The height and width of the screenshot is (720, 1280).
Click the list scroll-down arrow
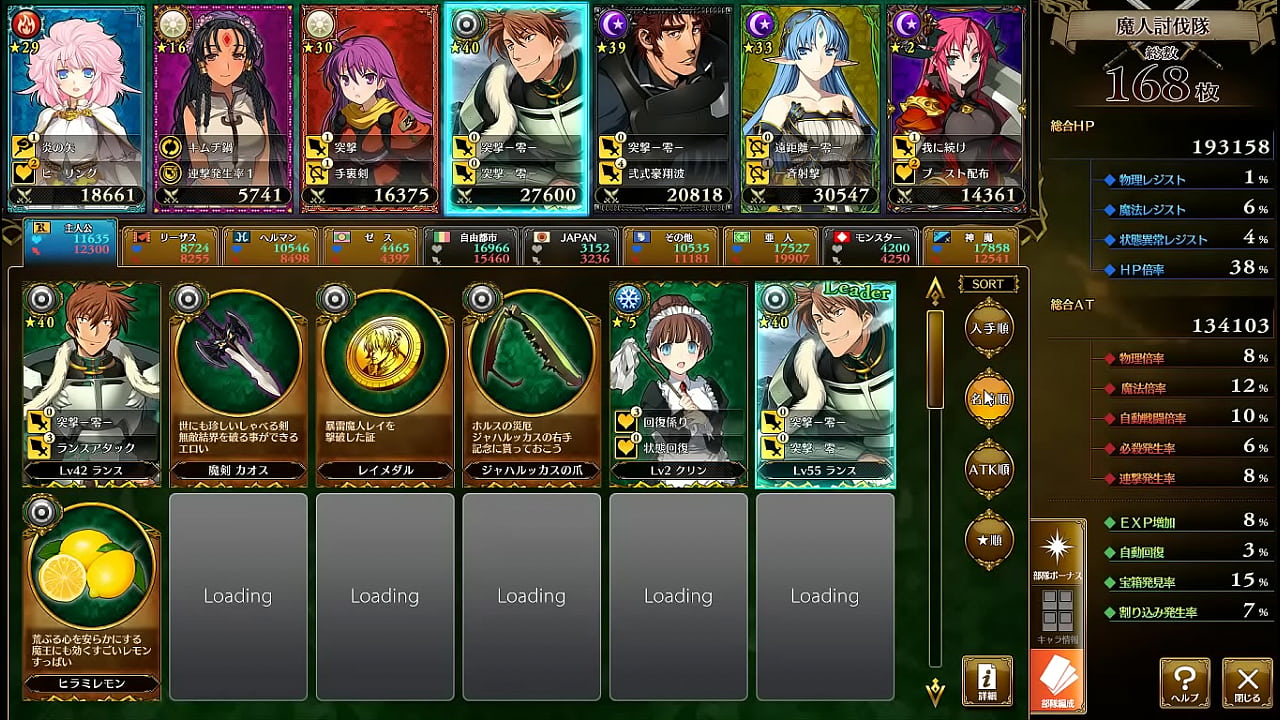click(935, 690)
